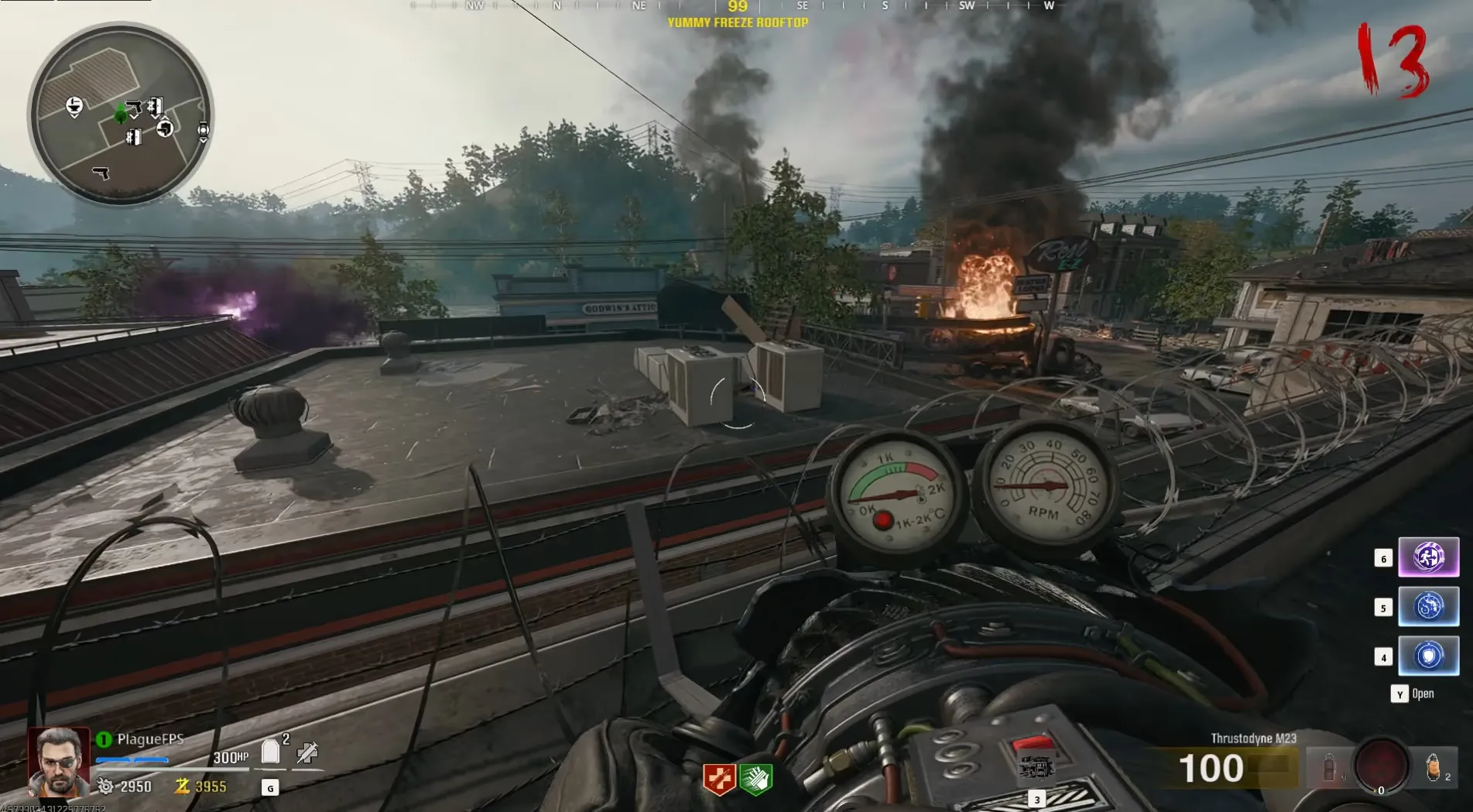Click the lethal grenade slot
This screenshot has width=1473, height=812.
(x=1433, y=767)
